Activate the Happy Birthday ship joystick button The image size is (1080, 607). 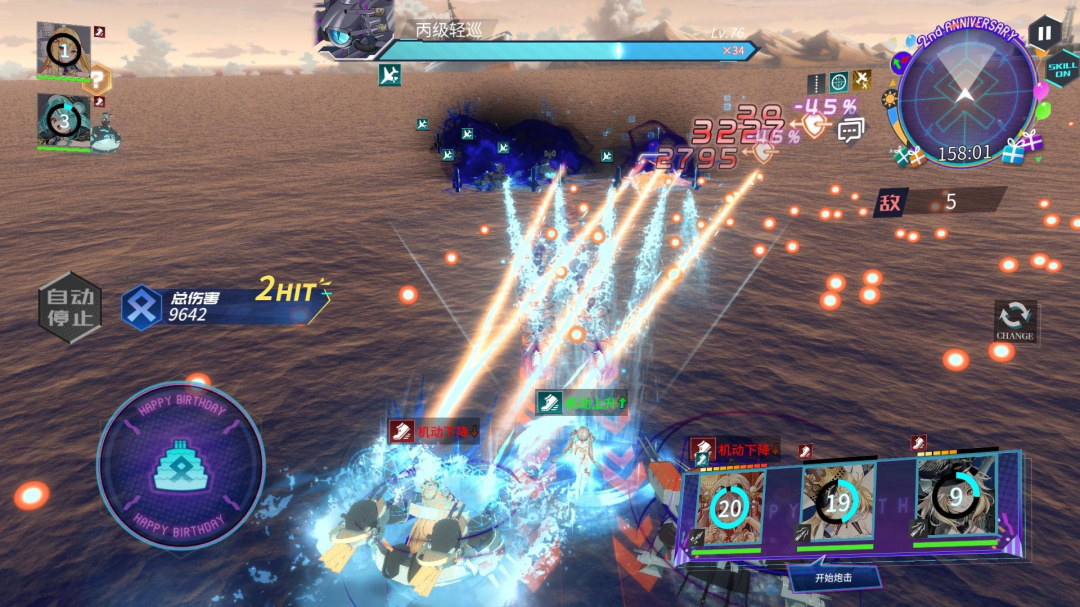pos(180,465)
